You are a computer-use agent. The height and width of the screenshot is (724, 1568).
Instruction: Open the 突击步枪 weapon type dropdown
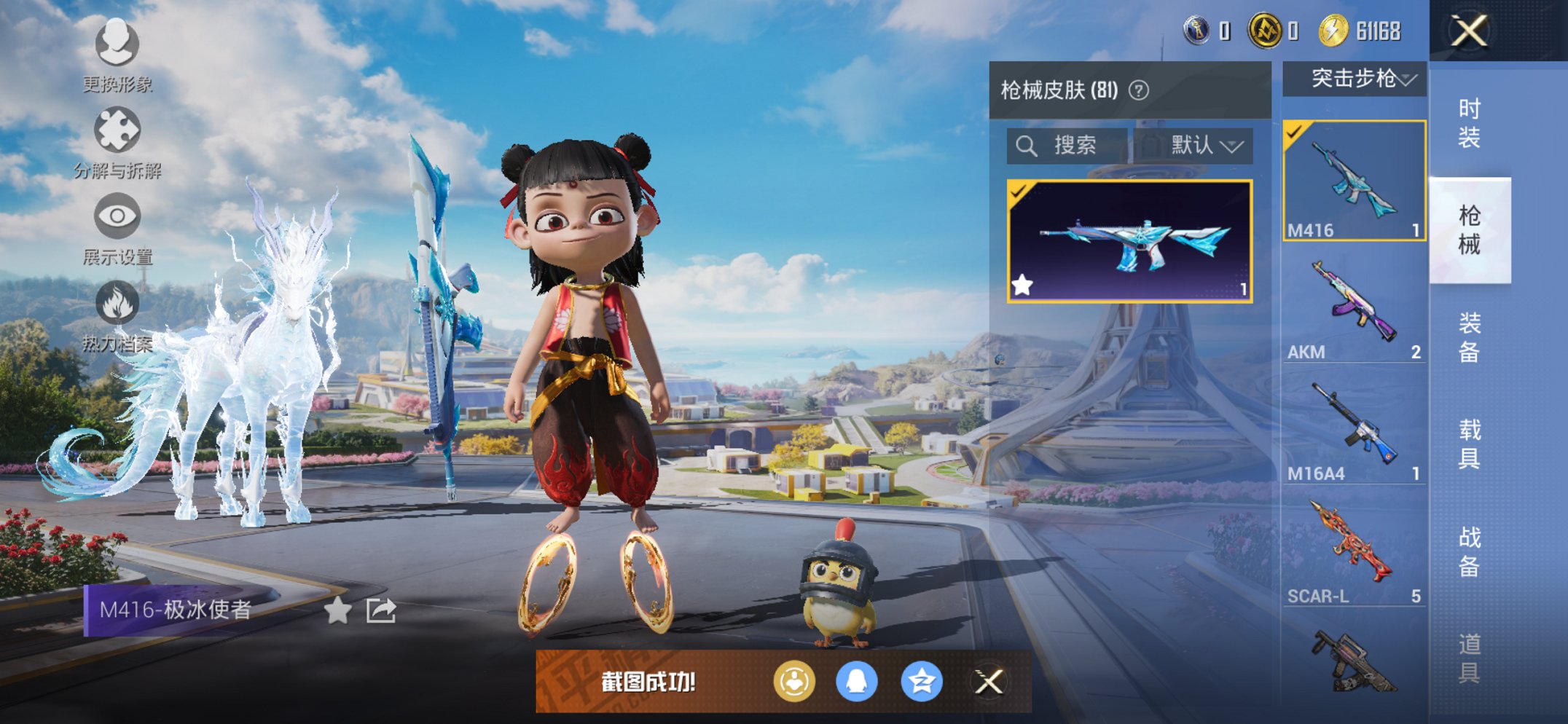click(1355, 78)
